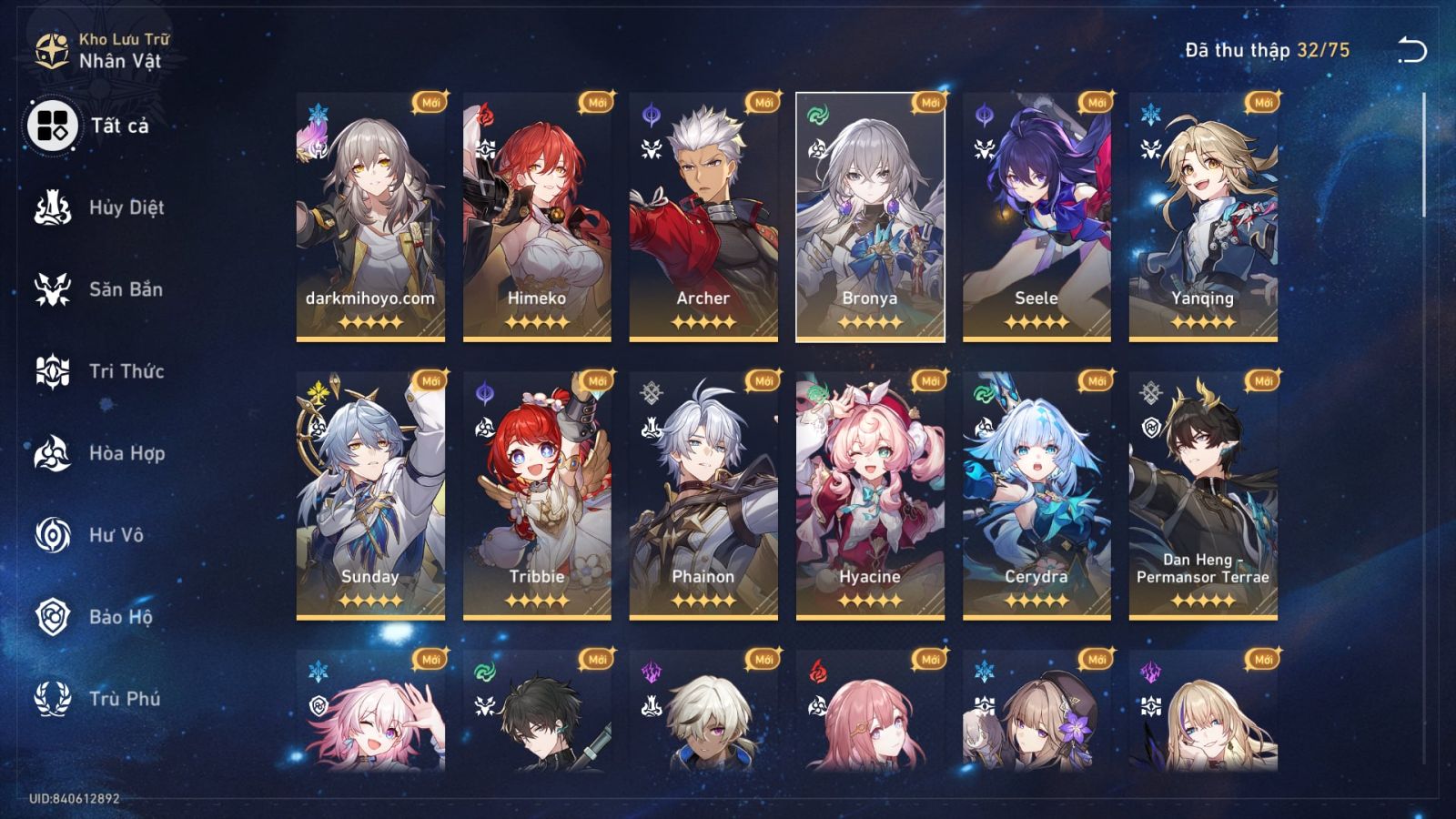Open the Trù Phú path category
This screenshot has height=819, width=1456.
point(55,699)
